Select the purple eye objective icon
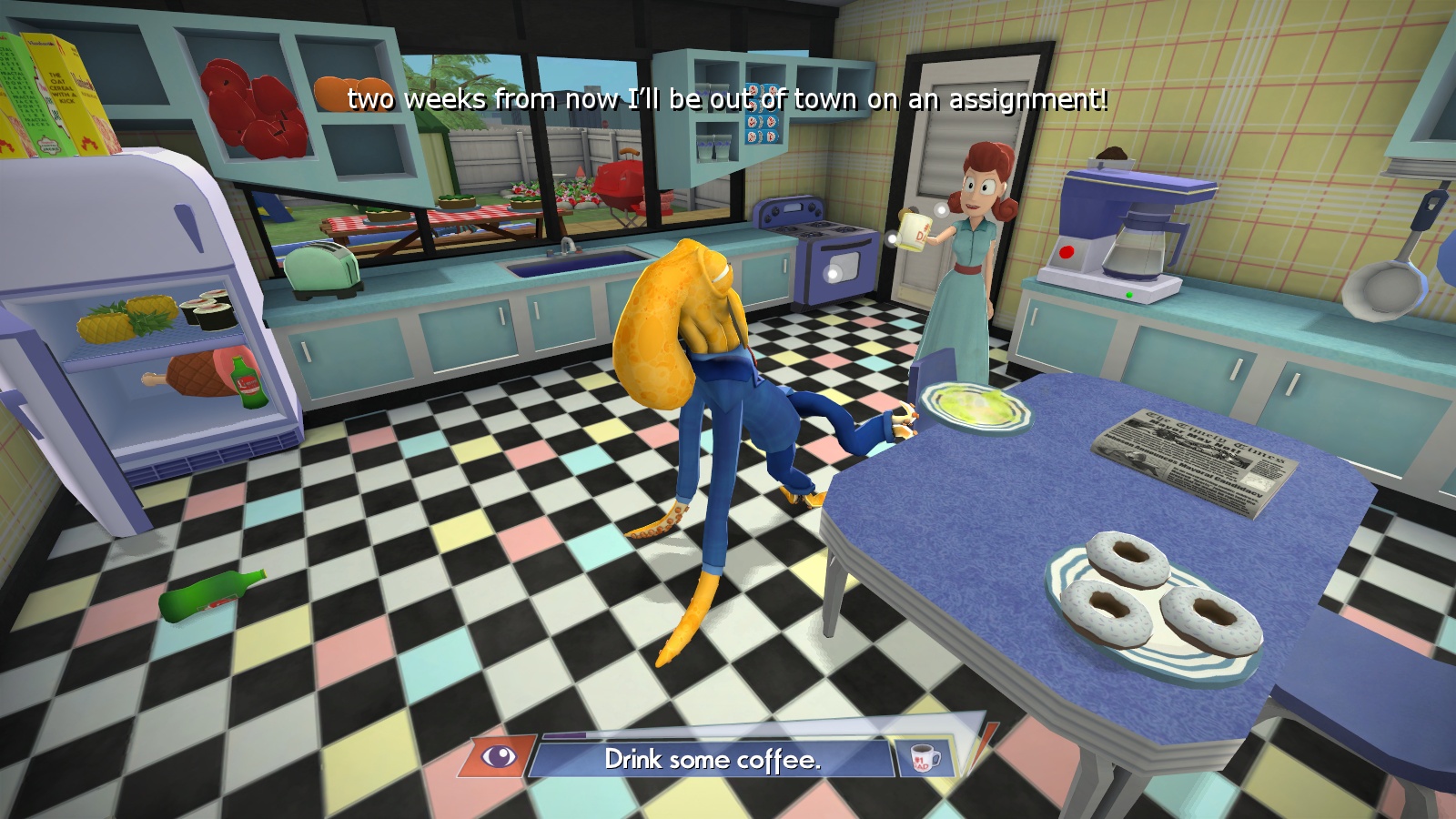 point(500,757)
